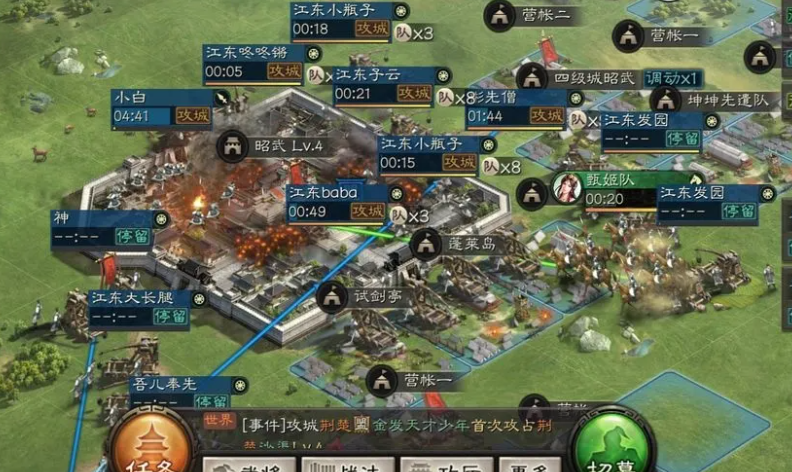Select the 彭先僧 siege army card
This screenshot has width=792, height=472.
(518, 109)
